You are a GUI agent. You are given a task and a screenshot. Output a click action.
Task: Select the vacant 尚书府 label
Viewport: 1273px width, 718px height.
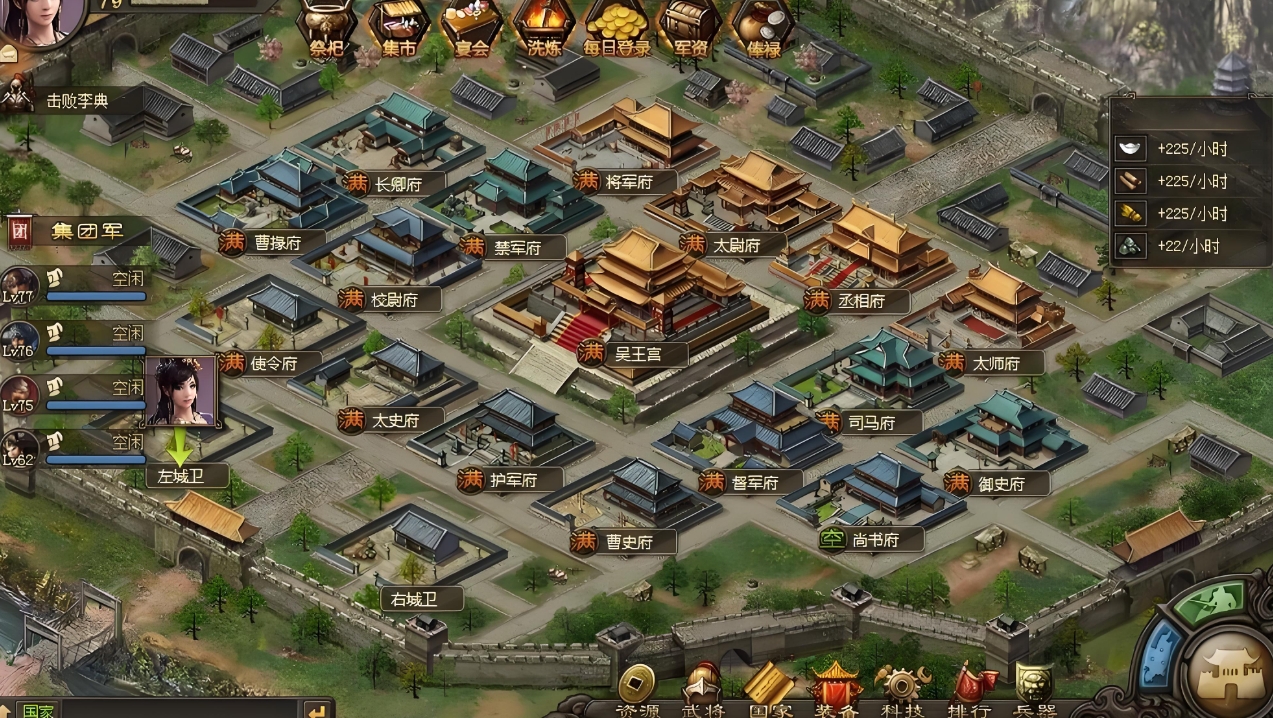point(874,540)
